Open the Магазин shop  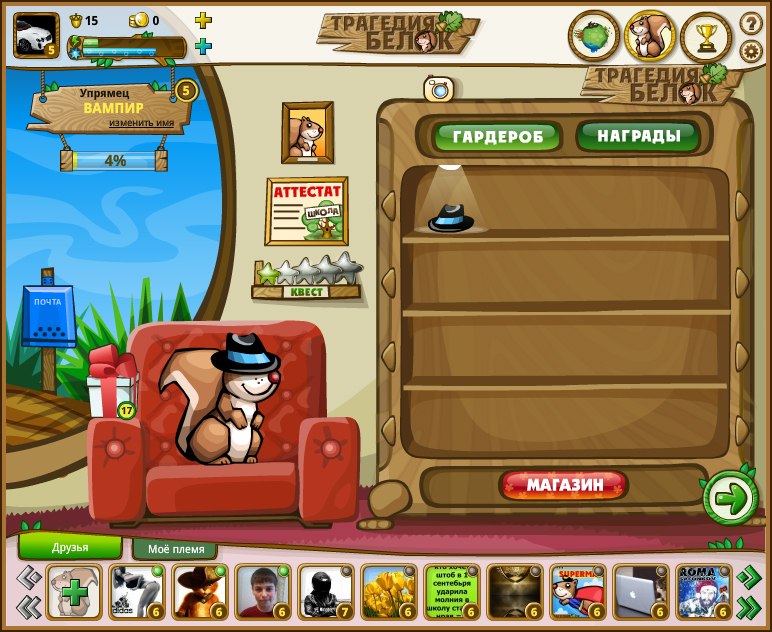[564, 486]
